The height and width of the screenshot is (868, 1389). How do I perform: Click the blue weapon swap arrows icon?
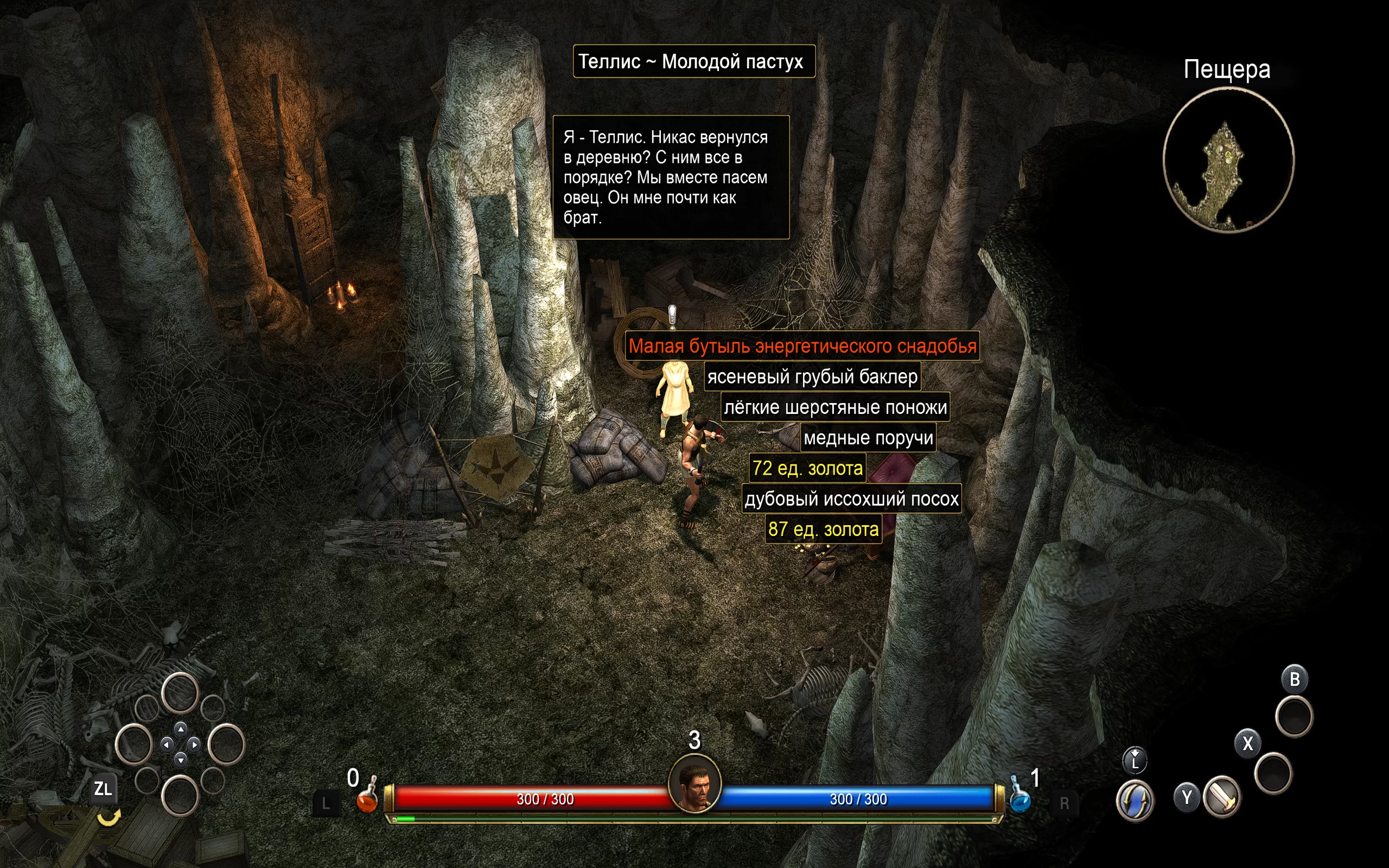pyautogui.click(x=1135, y=800)
